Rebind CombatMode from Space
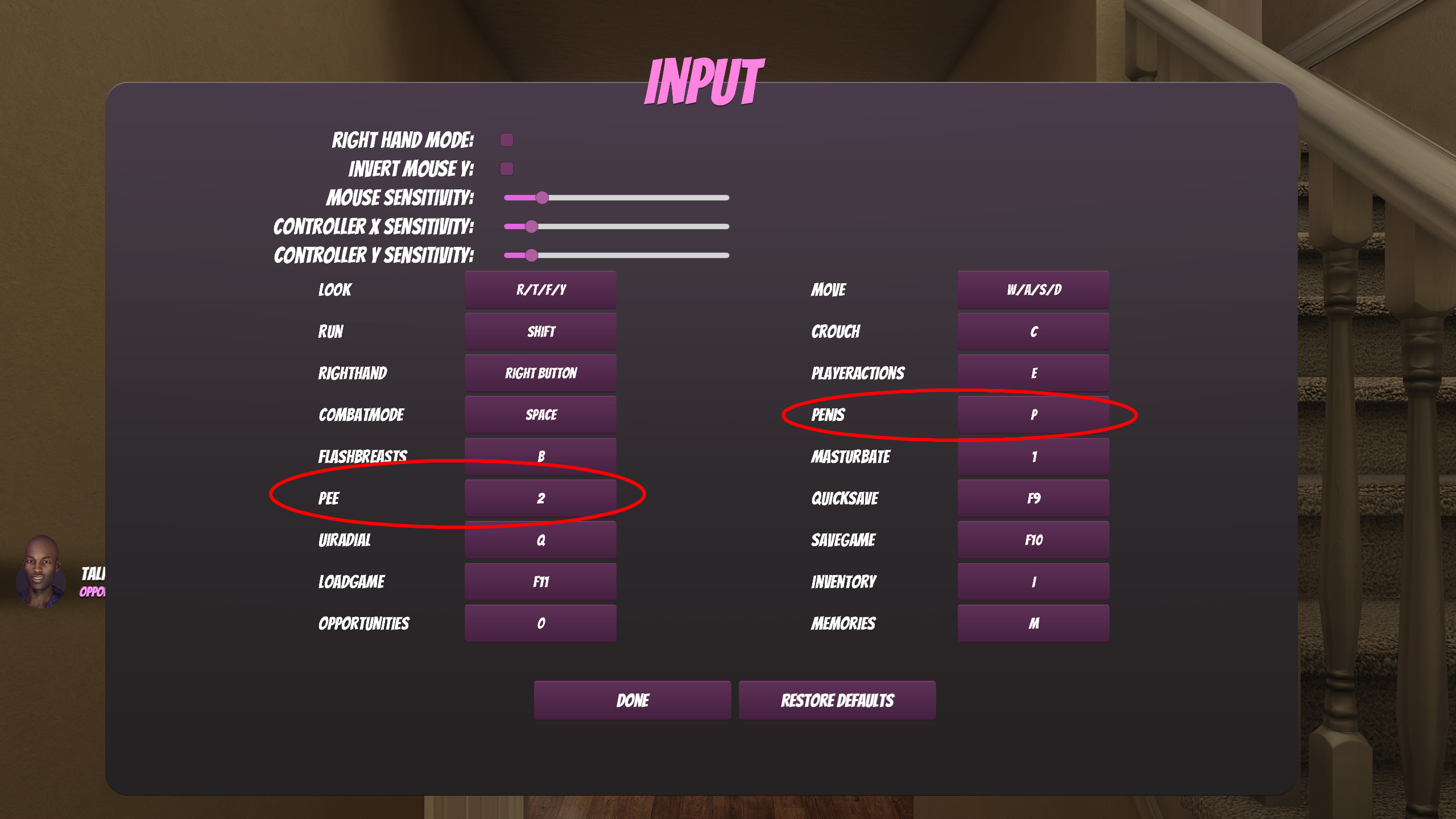The image size is (1456, 819). pos(540,414)
